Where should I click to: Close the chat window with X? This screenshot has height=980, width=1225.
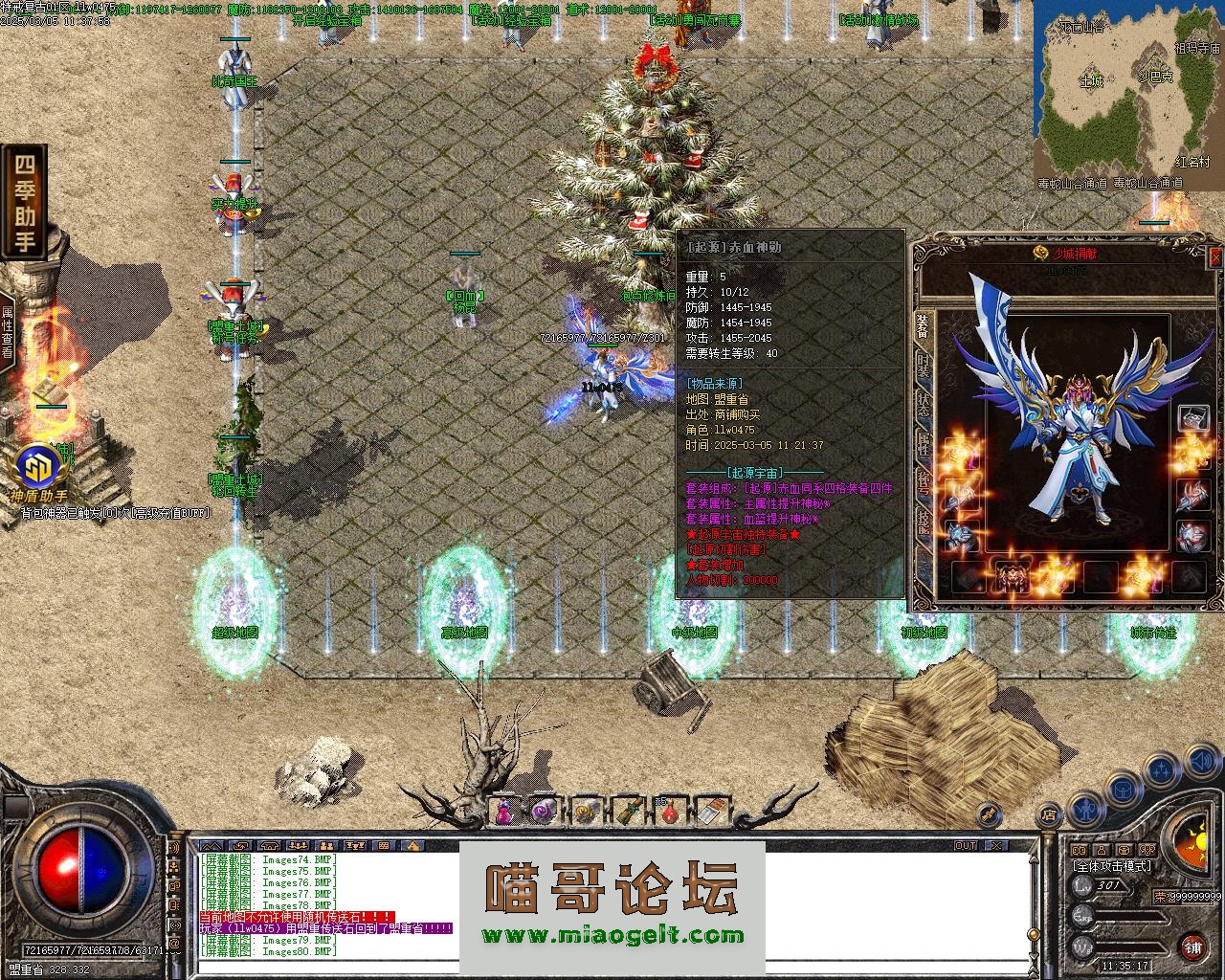coord(997,845)
